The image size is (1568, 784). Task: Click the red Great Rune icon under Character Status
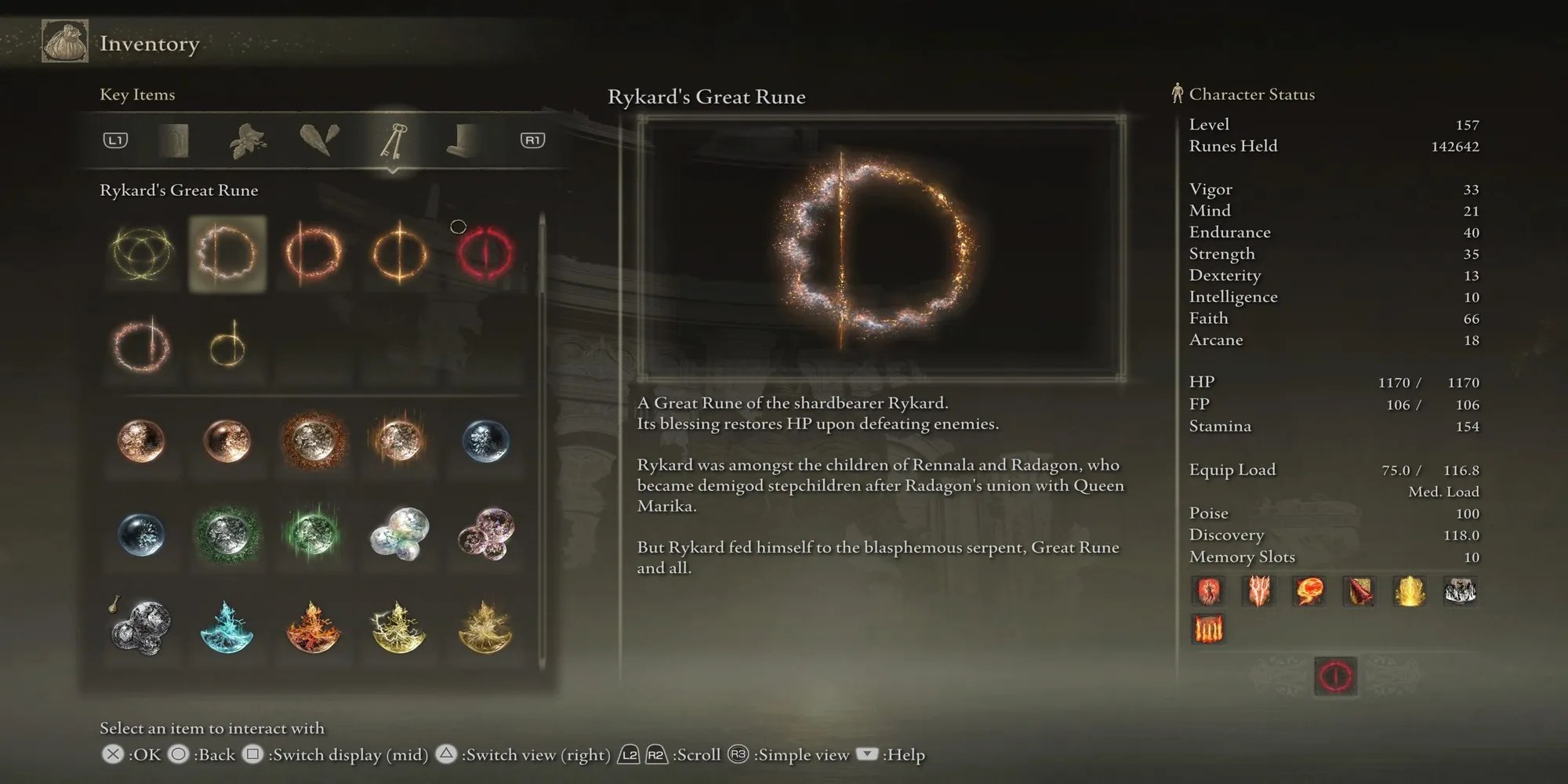(x=1335, y=676)
